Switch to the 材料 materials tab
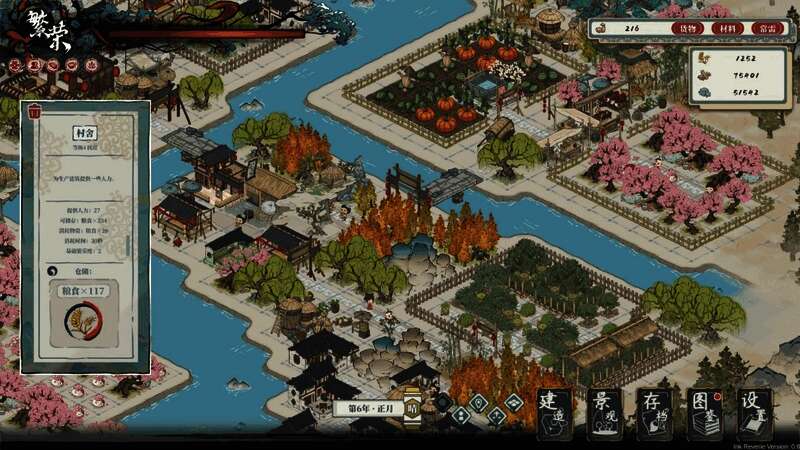The width and height of the screenshot is (800, 450). coord(730,29)
